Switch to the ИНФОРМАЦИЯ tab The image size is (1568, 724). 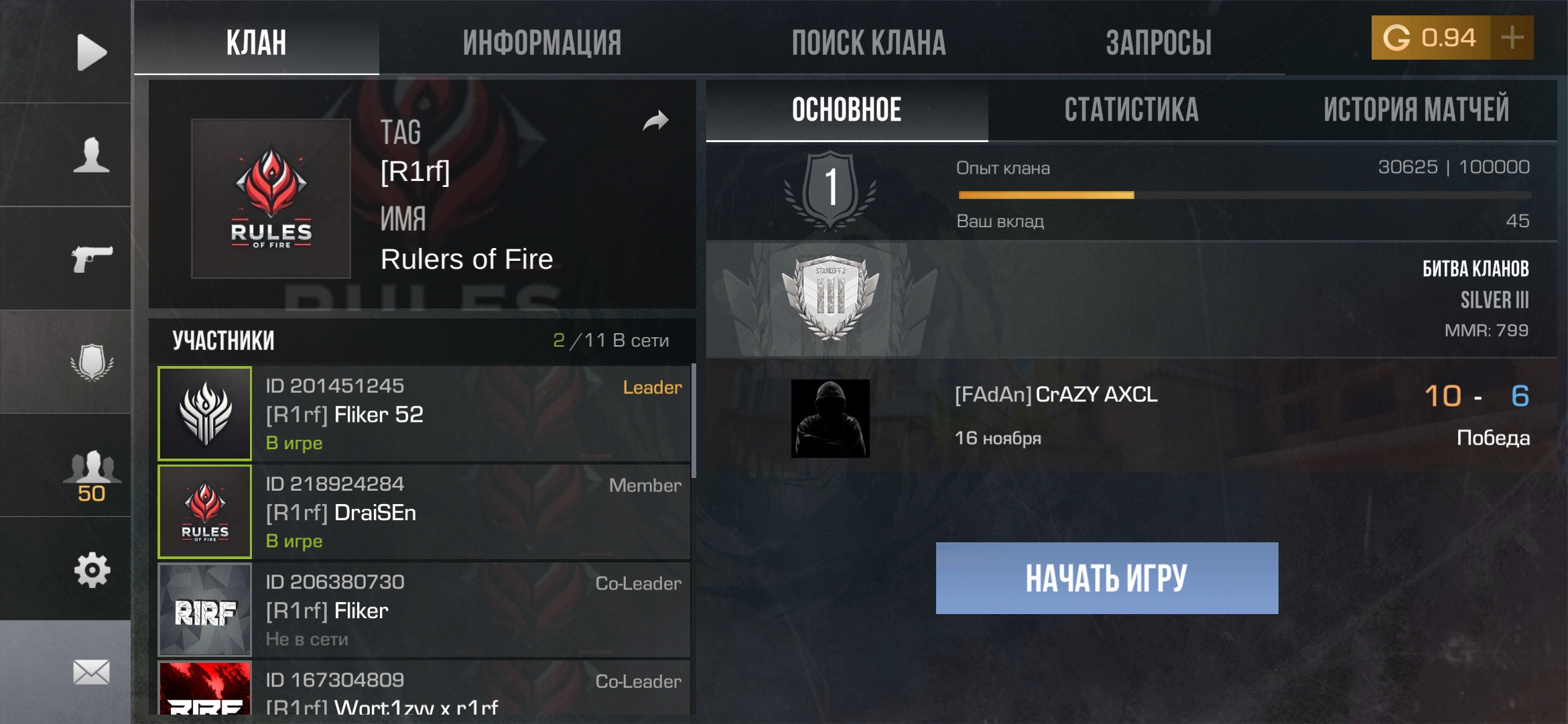pyautogui.click(x=541, y=42)
